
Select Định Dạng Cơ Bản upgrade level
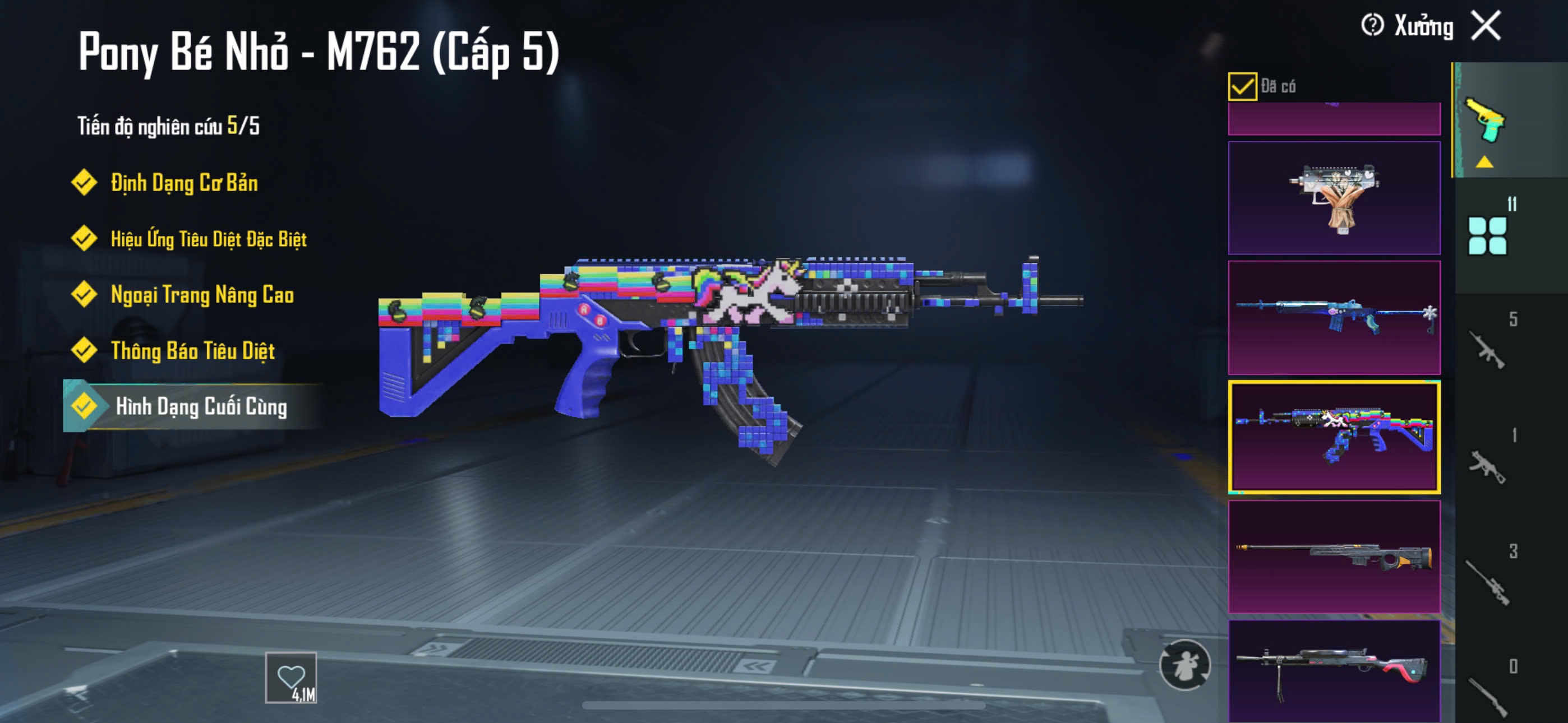click(183, 183)
